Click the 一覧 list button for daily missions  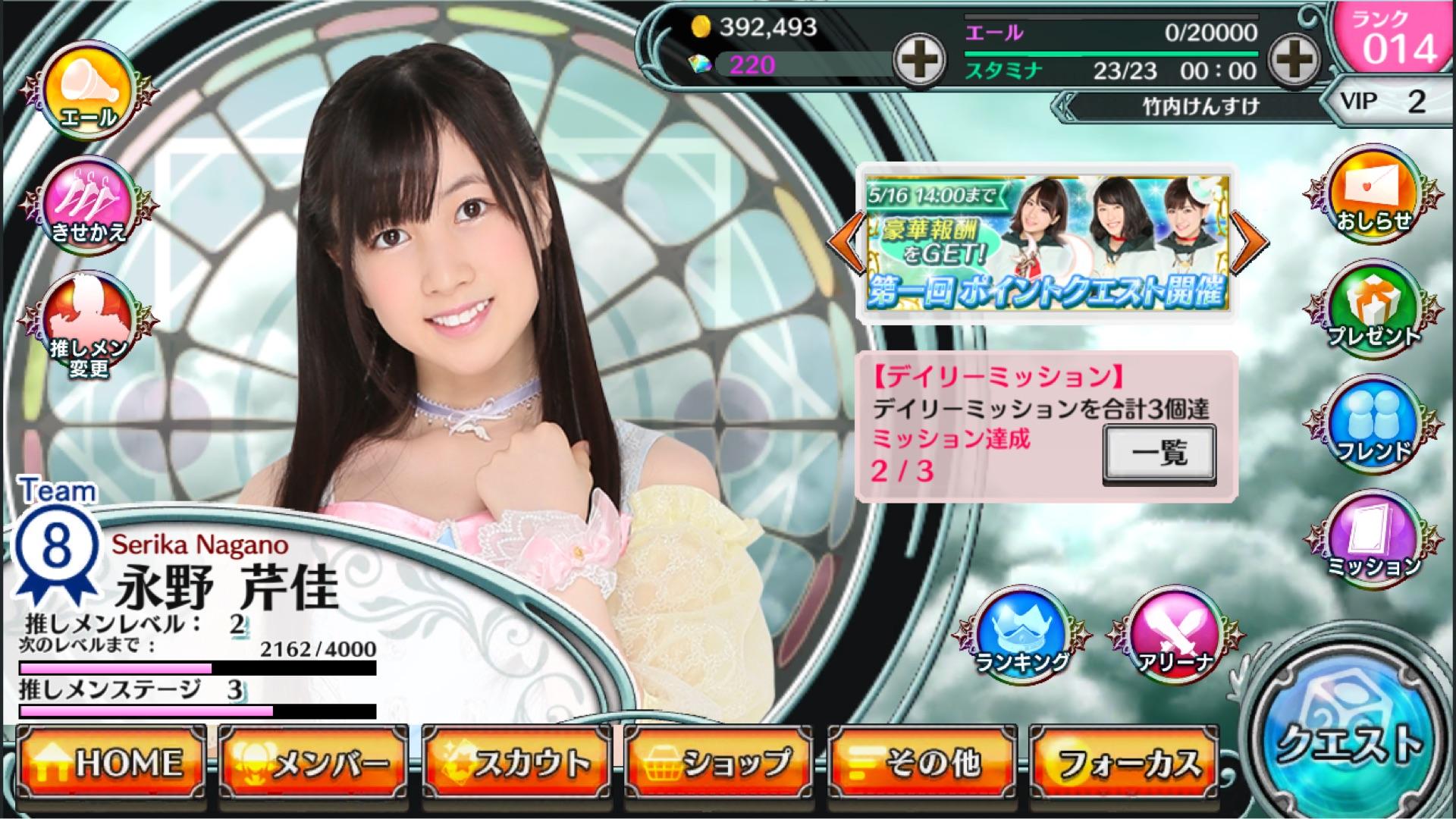tap(1159, 453)
